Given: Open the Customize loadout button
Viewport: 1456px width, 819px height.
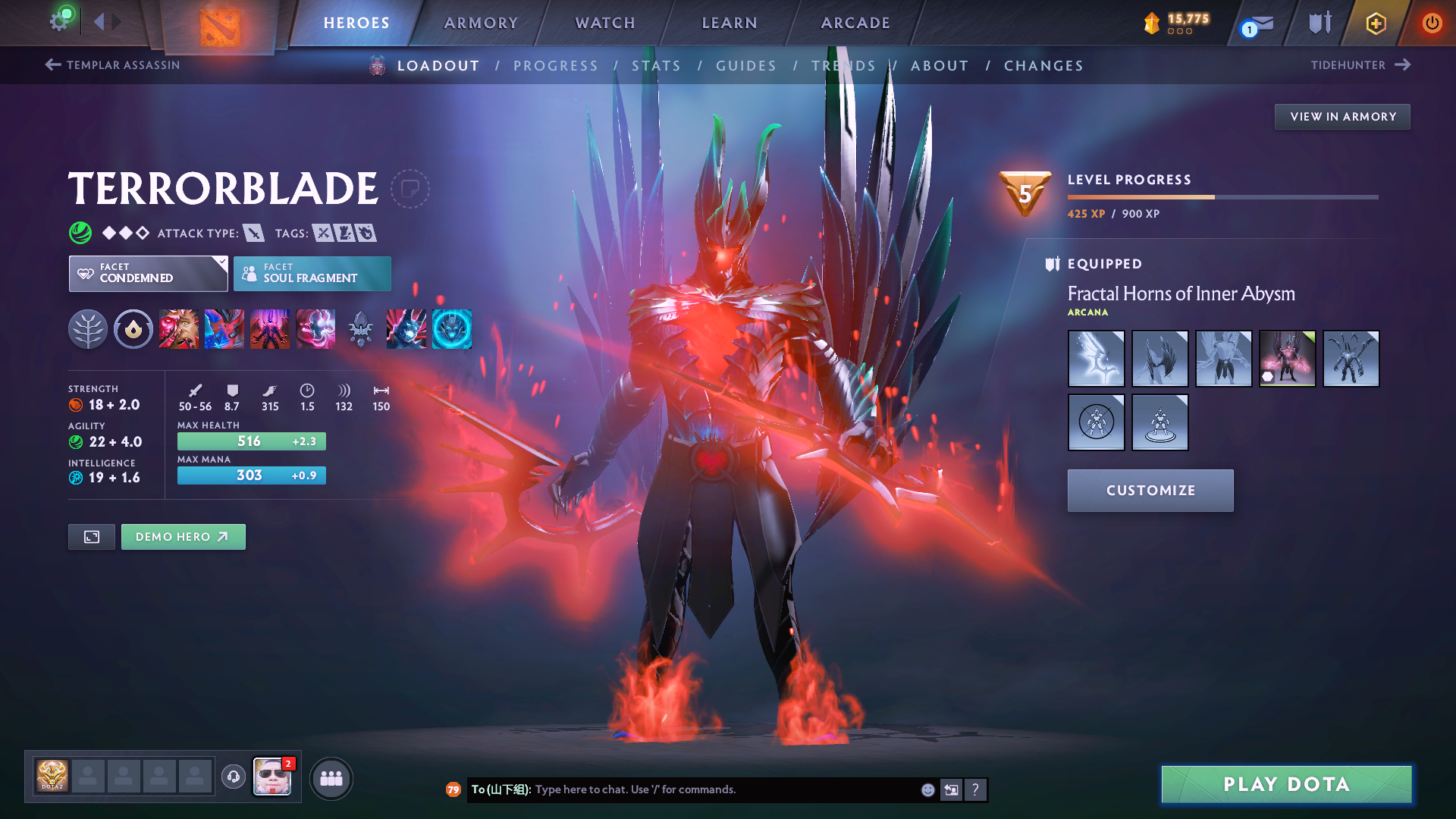Looking at the screenshot, I should (x=1150, y=491).
